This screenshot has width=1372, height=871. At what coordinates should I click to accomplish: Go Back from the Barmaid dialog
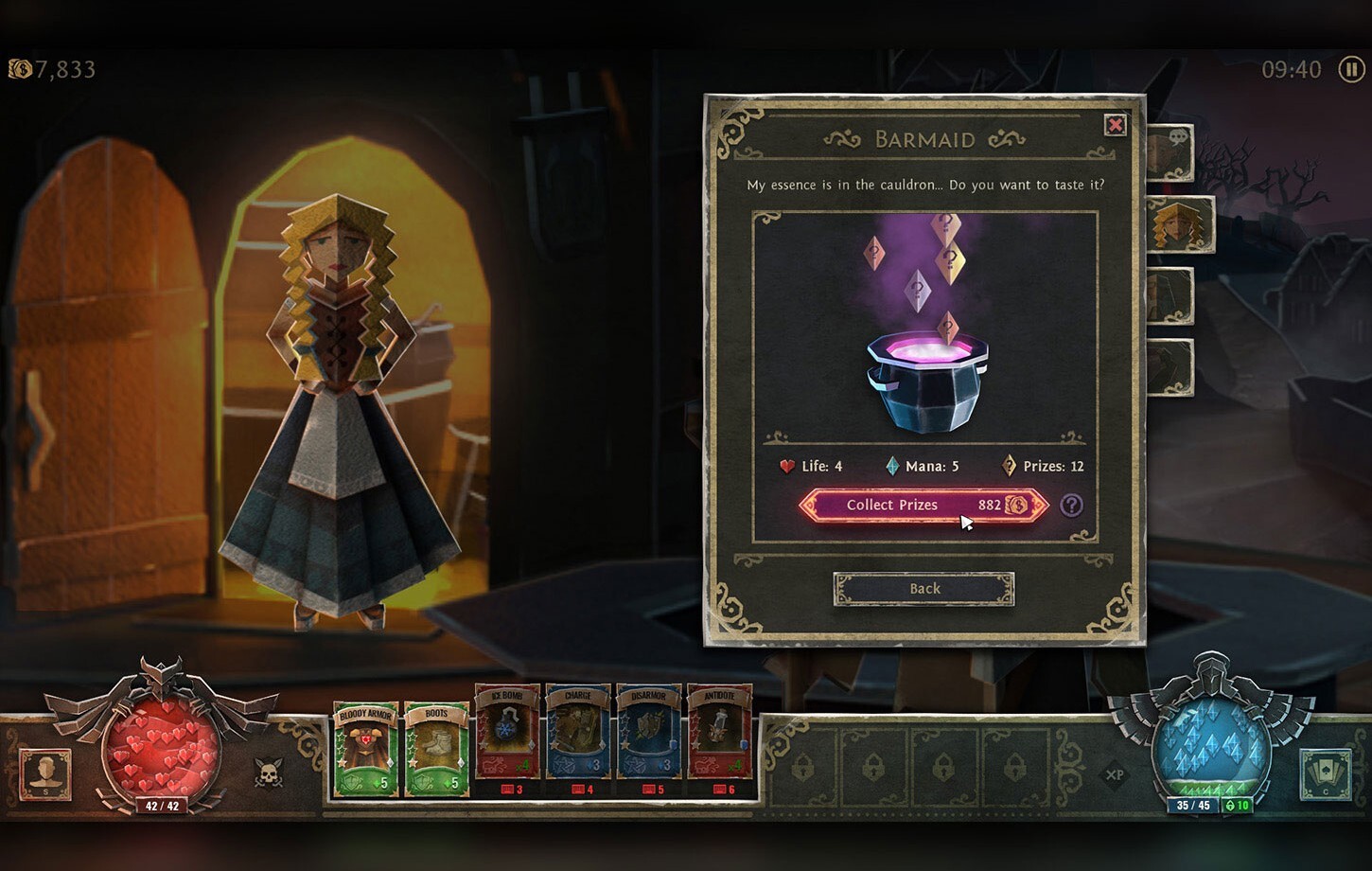pos(923,589)
